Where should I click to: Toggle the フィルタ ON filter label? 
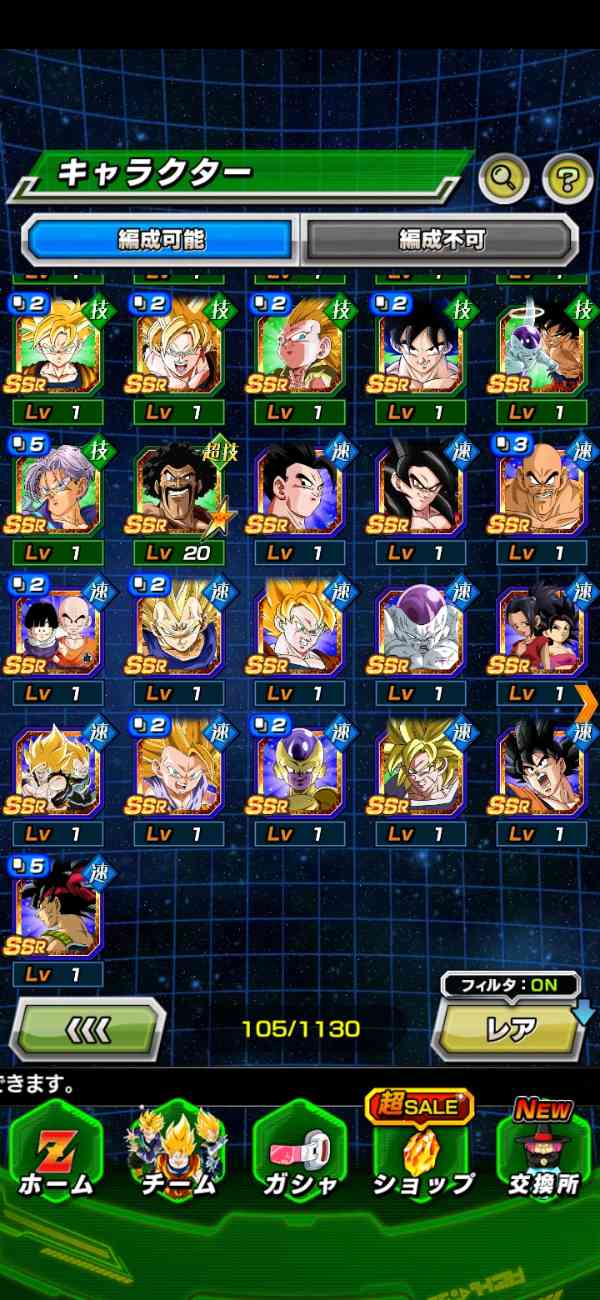pyautogui.click(x=510, y=985)
